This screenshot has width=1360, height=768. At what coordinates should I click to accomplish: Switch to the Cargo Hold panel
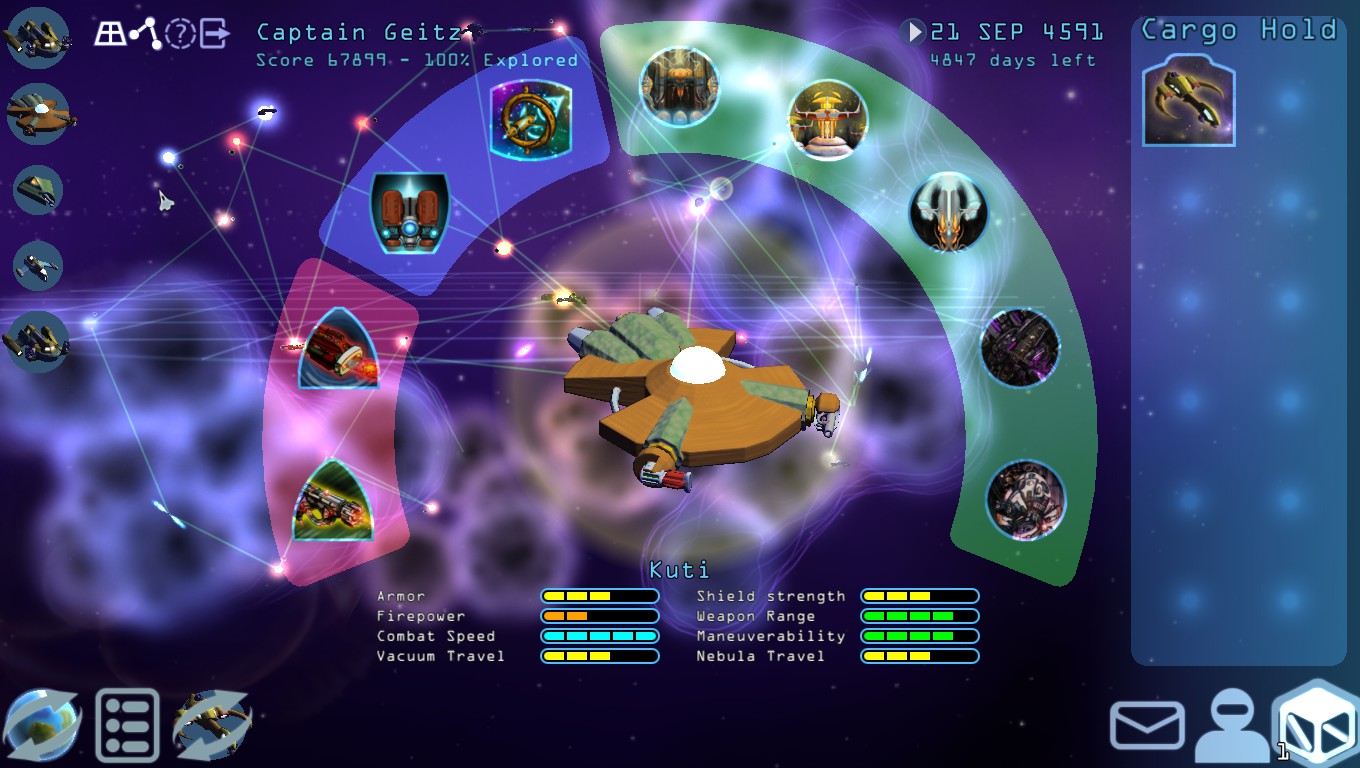1240,30
